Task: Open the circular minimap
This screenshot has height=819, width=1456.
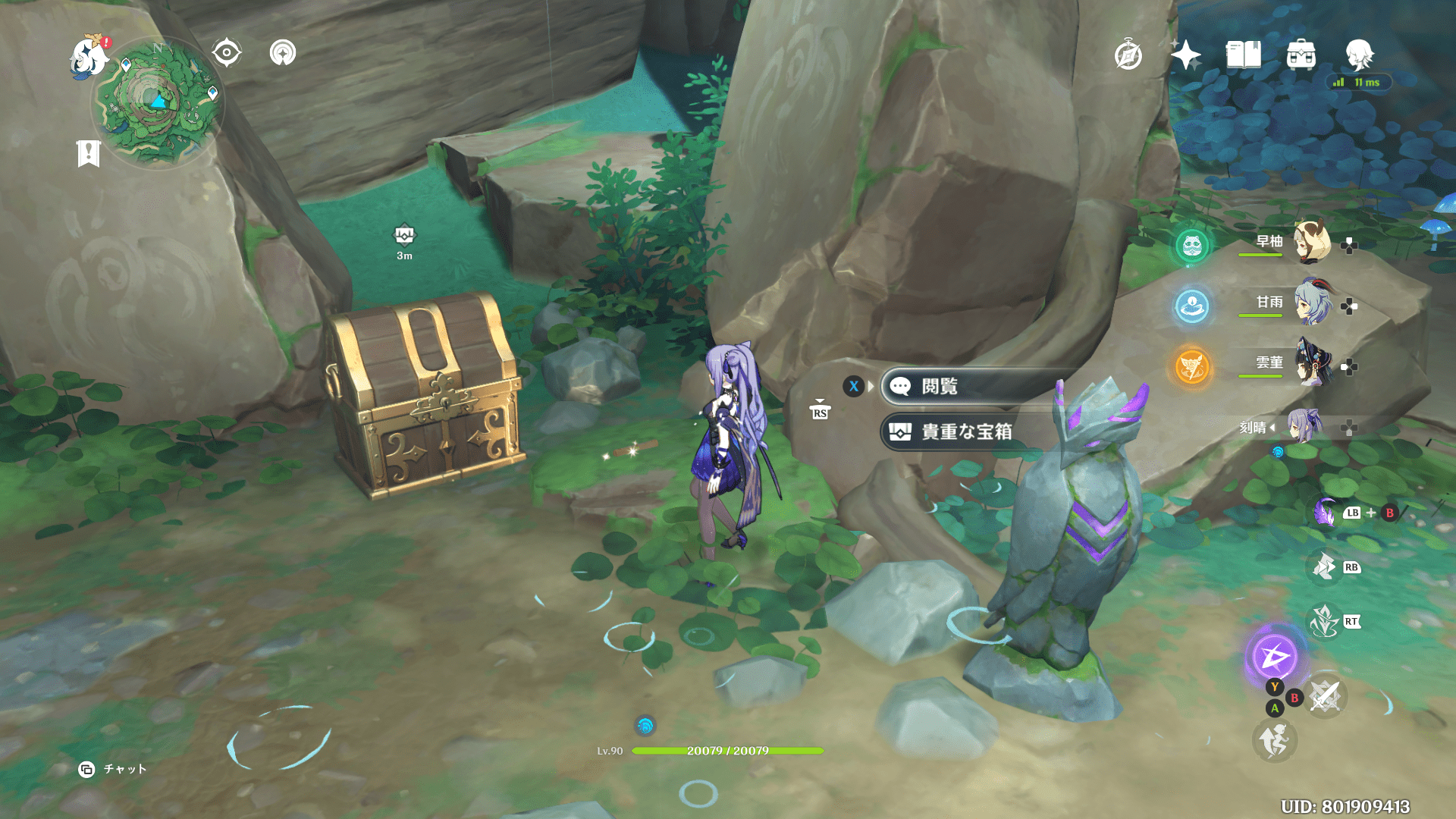Action: coord(158,104)
